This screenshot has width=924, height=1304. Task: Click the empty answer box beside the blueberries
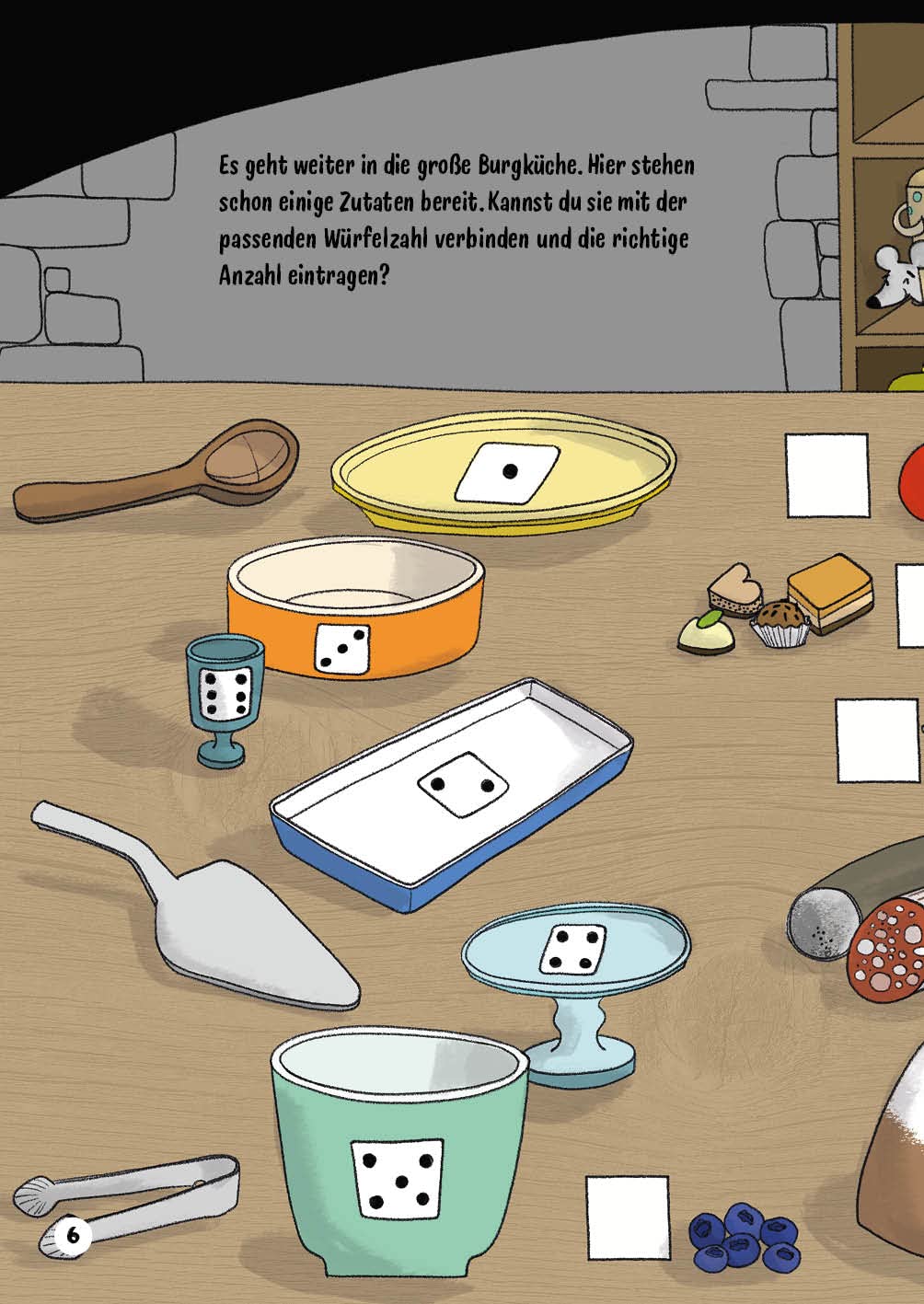(x=628, y=1217)
